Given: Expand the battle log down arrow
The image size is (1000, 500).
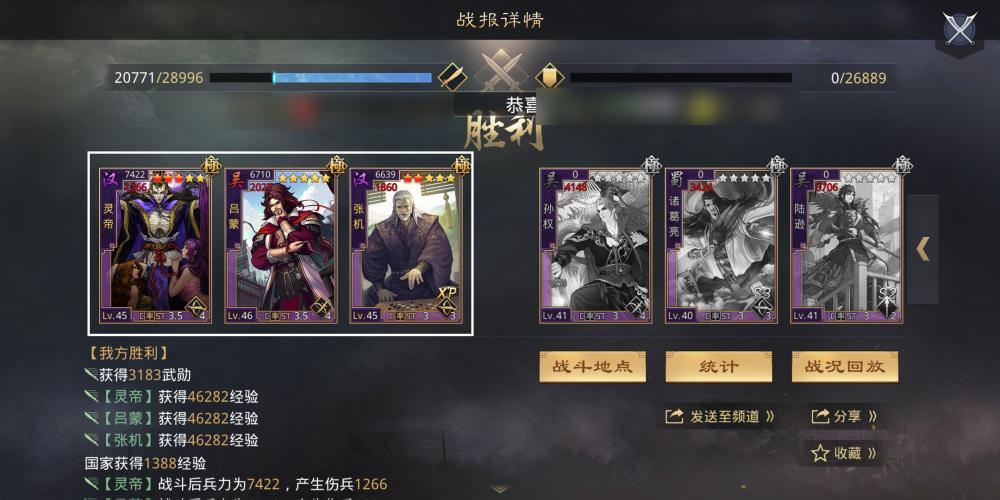Looking at the screenshot, I should (x=500, y=490).
